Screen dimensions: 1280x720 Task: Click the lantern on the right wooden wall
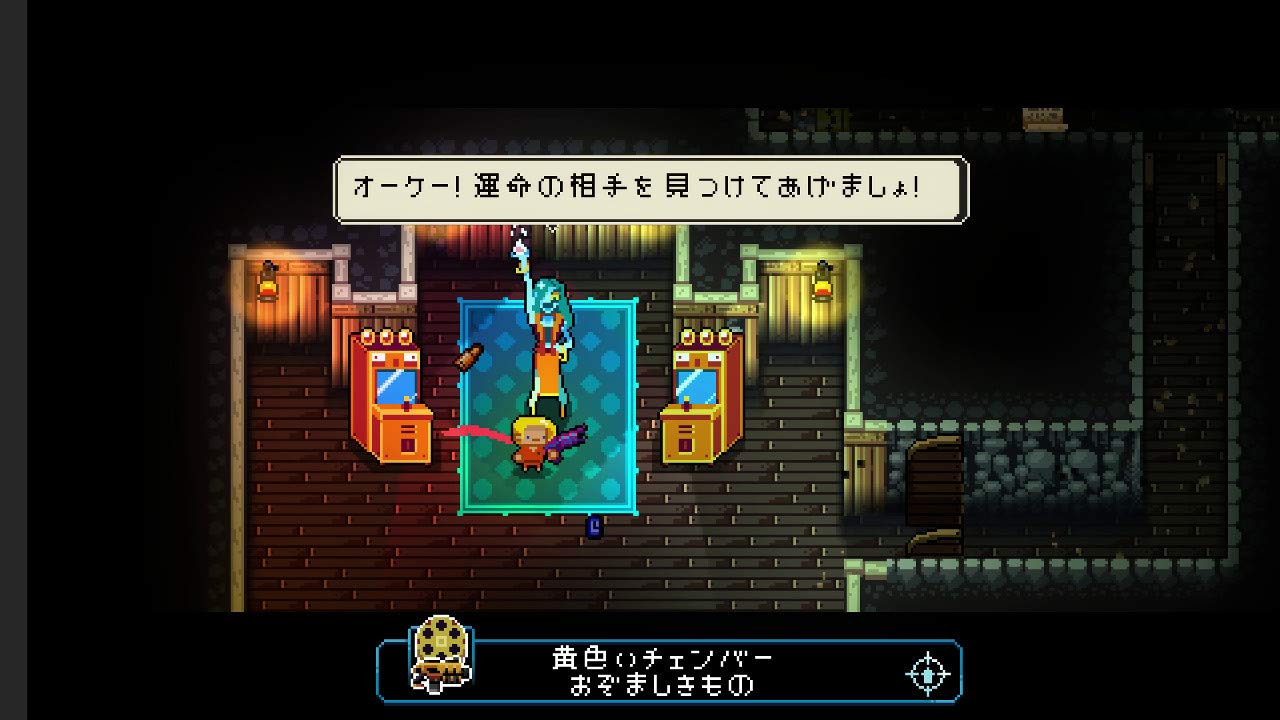pos(822,285)
